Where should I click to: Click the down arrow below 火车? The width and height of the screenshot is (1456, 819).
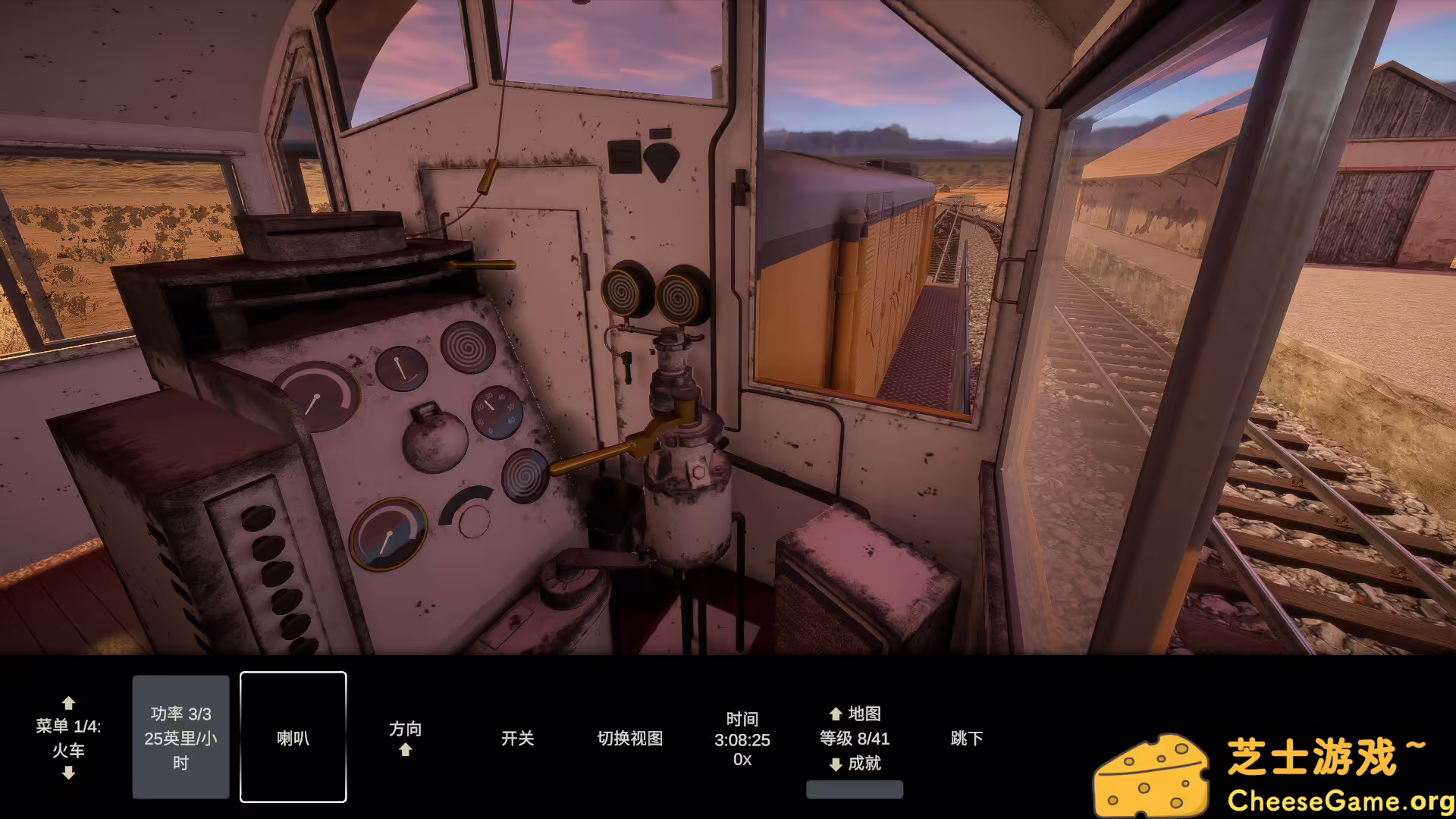coord(69,773)
